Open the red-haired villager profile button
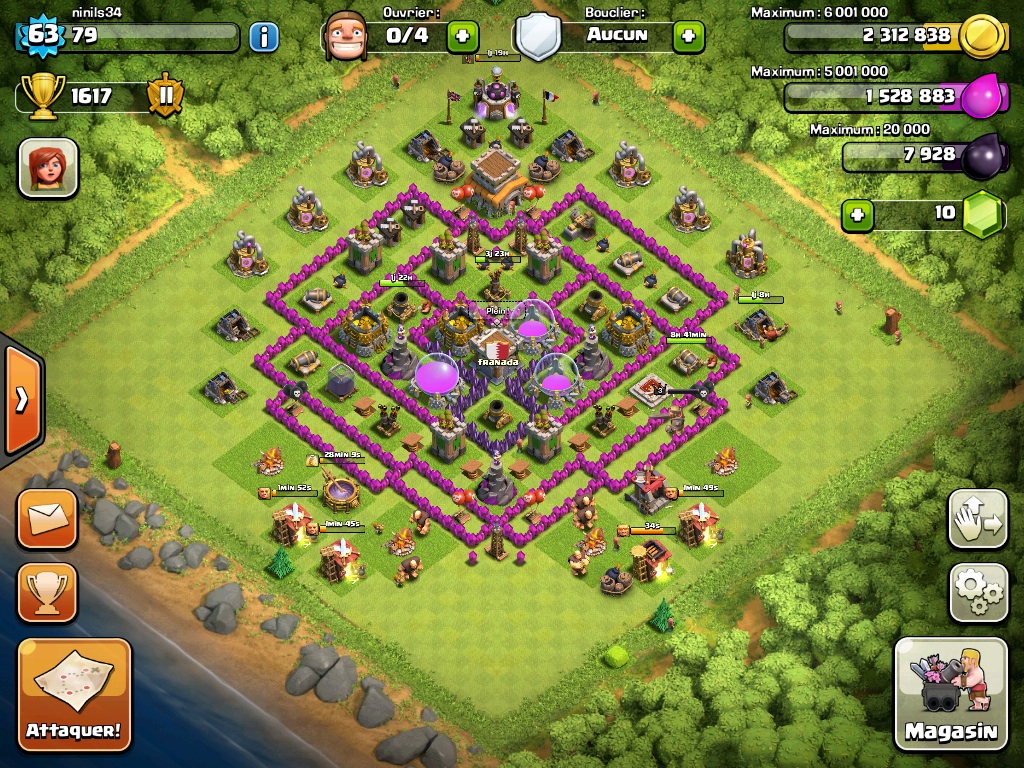 (48, 167)
